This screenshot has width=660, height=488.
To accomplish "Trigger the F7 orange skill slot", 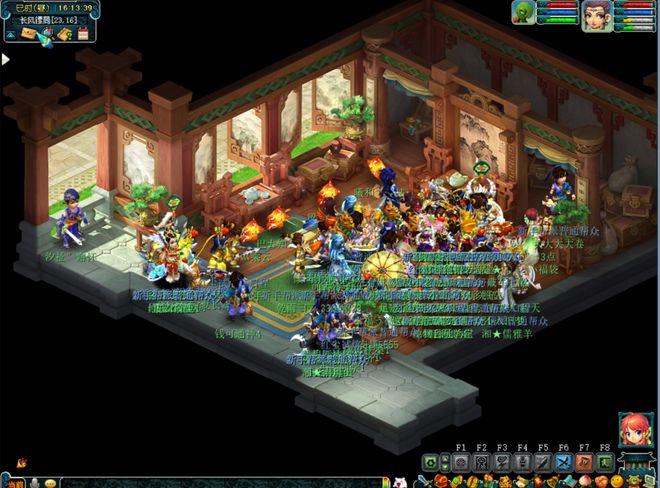I will tap(584, 462).
